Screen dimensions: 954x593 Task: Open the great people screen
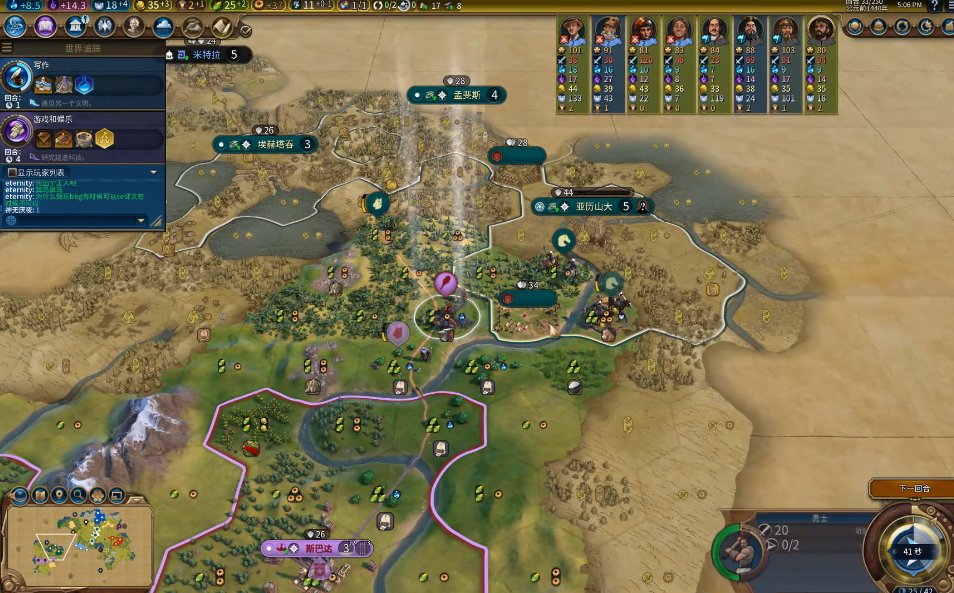(x=134, y=27)
